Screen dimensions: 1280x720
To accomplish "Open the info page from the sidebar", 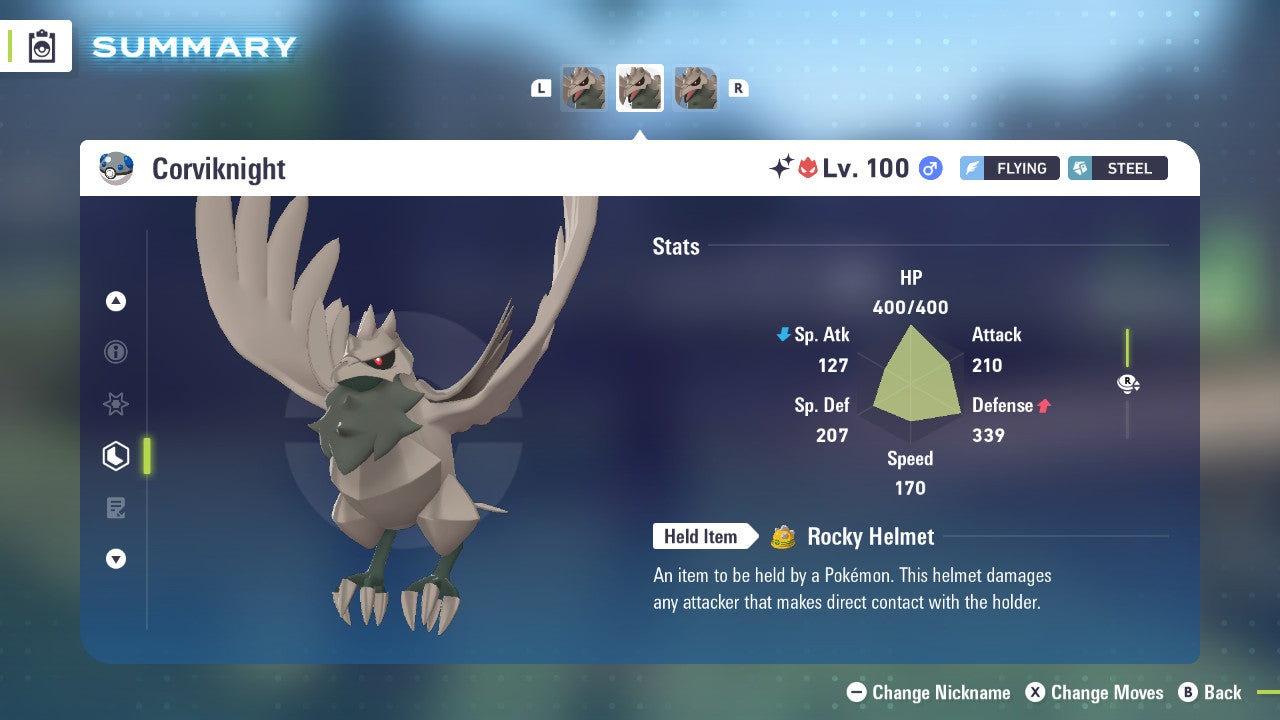I will coord(116,352).
